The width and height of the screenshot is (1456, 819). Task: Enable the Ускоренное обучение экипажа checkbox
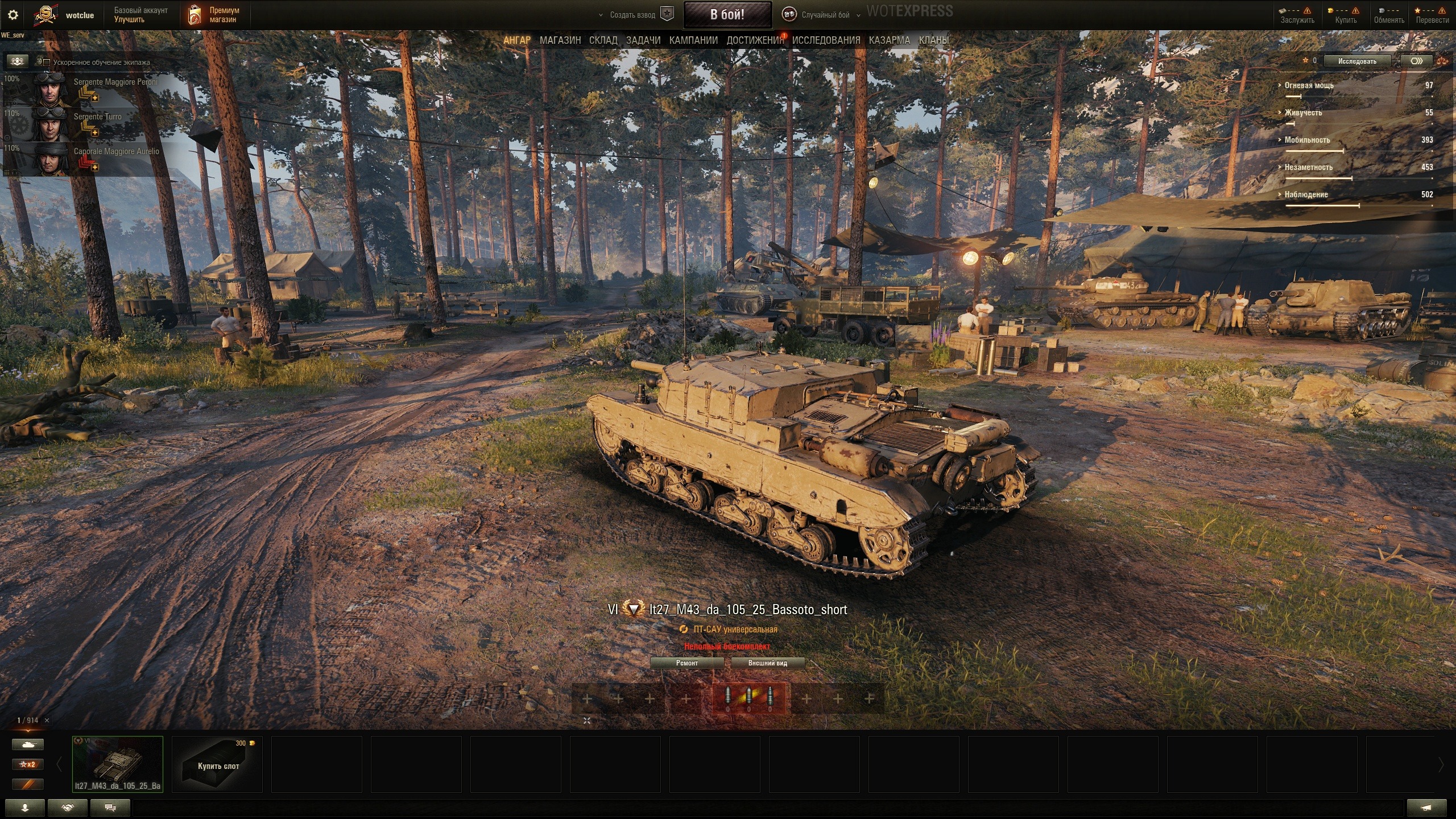click(47, 61)
